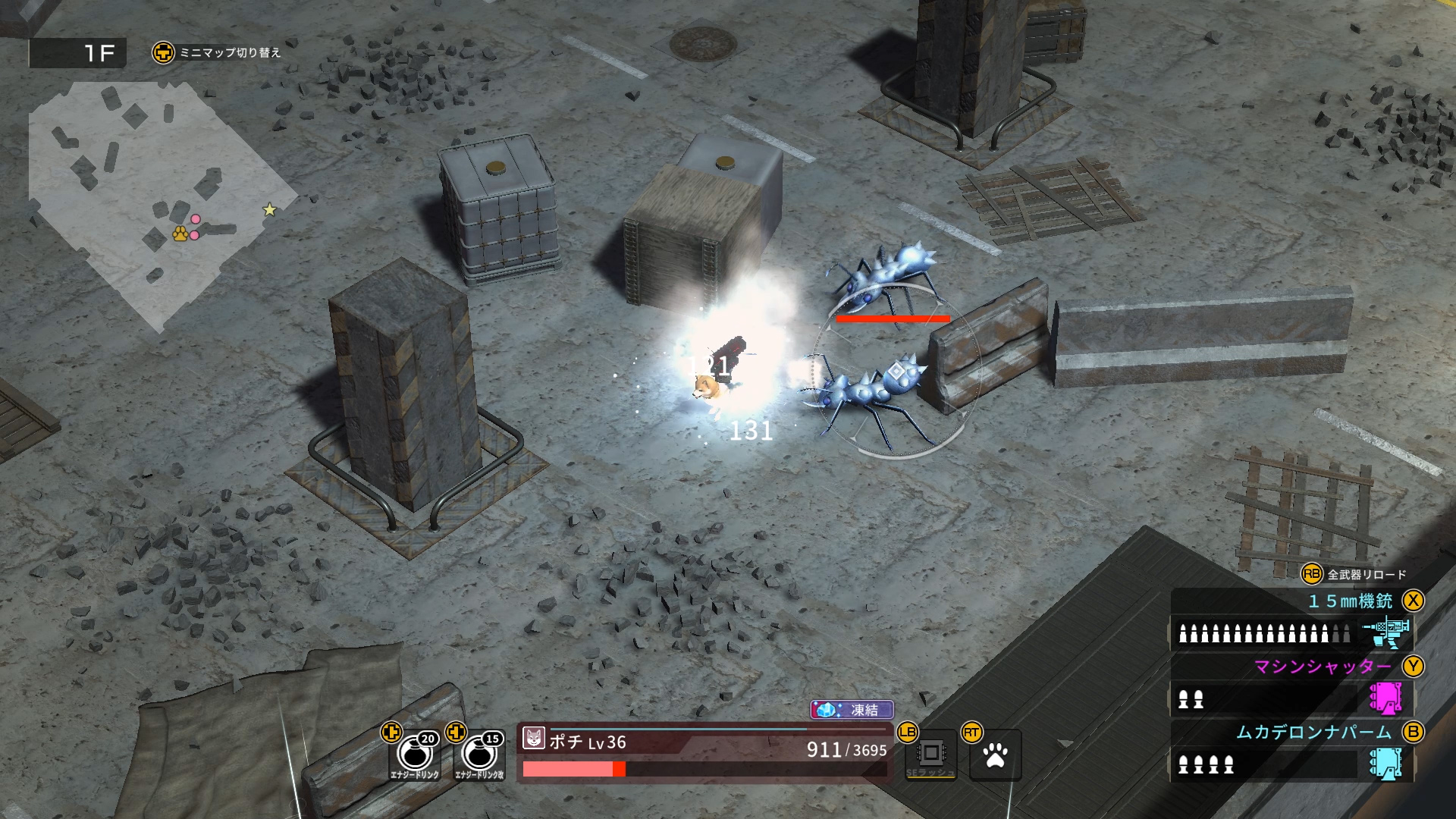Click the orange paw marker on minimap
The height and width of the screenshot is (819, 1456).
(180, 234)
